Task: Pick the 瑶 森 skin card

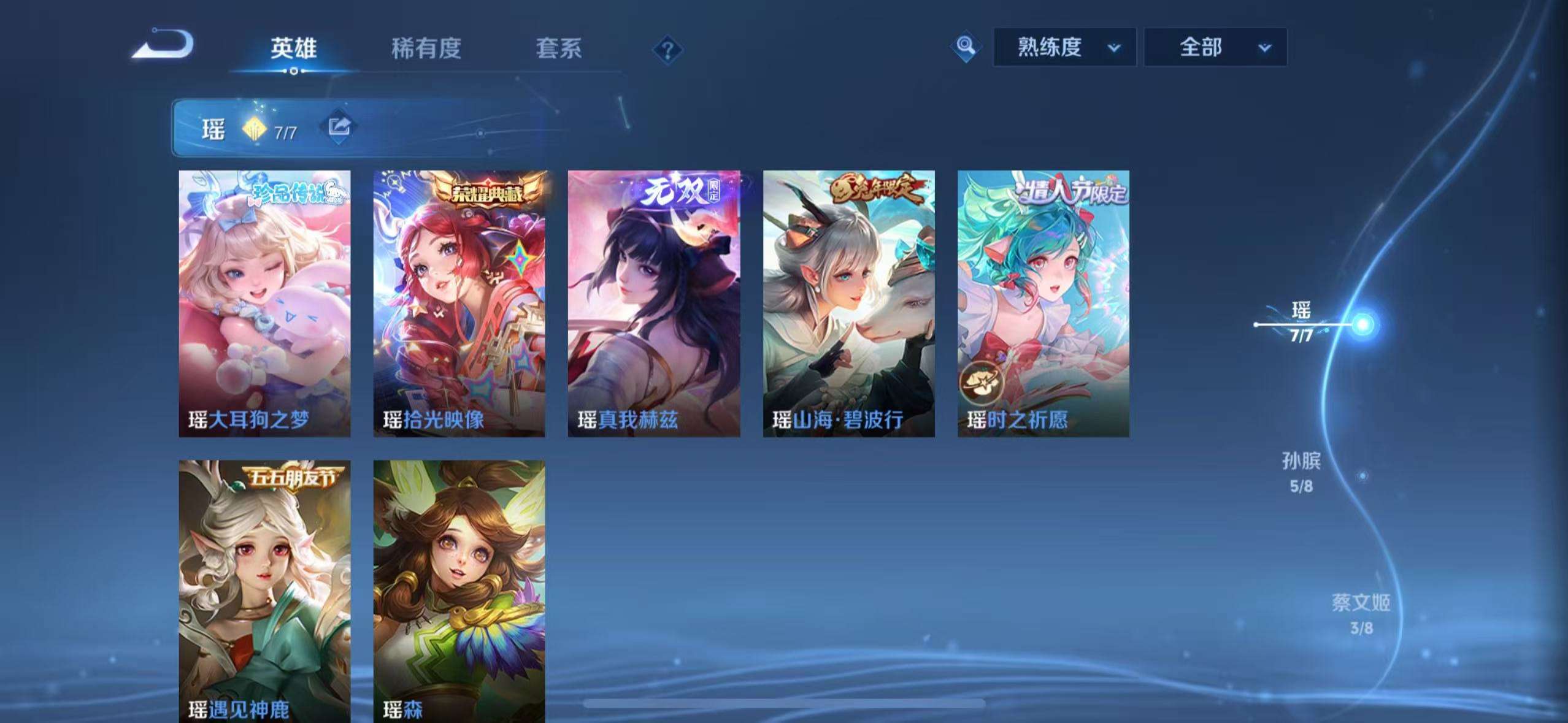Action: pos(459,591)
